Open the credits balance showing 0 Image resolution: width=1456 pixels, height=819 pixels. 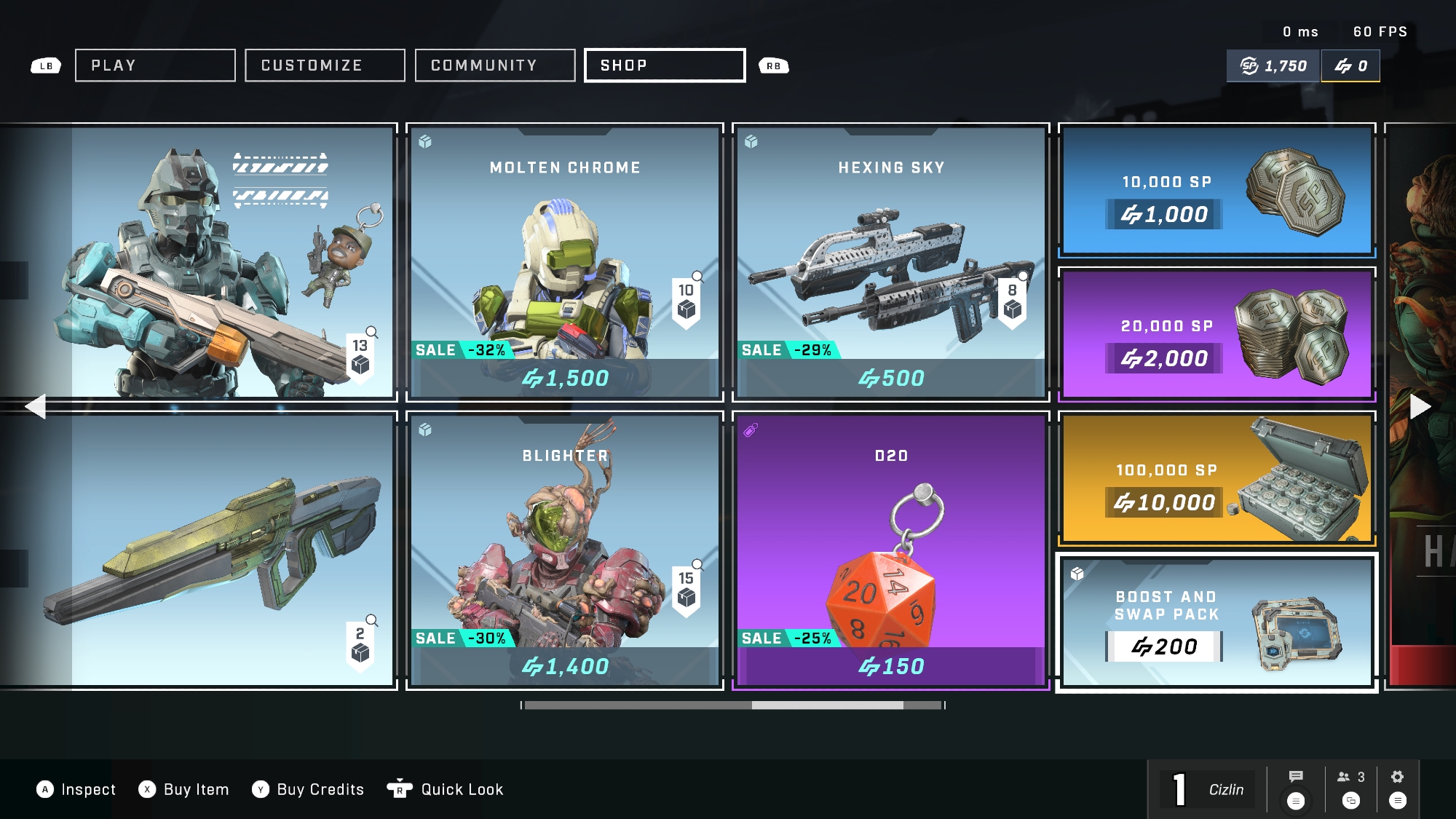click(1350, 66)
